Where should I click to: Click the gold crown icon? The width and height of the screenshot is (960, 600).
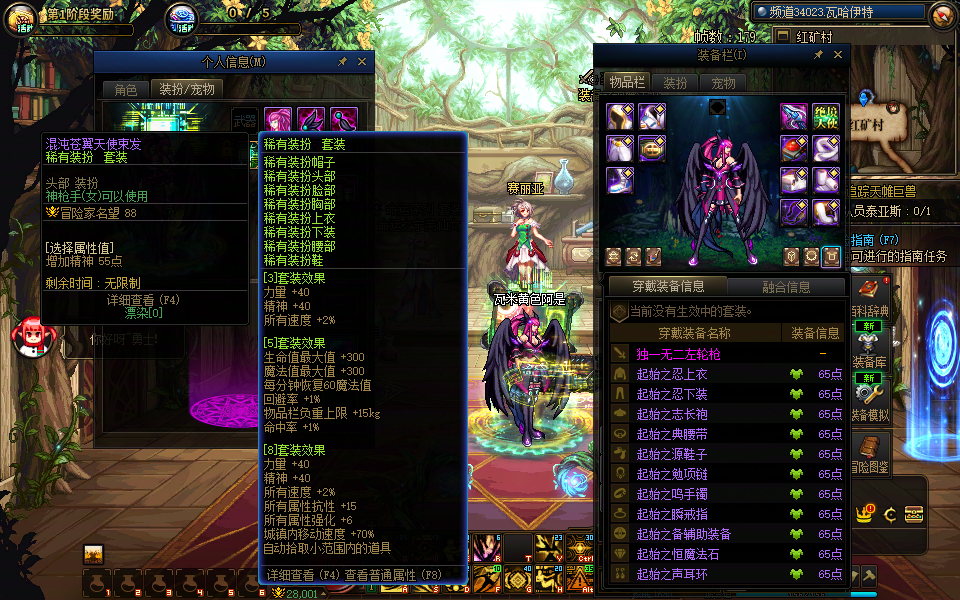tap(865, 514)
